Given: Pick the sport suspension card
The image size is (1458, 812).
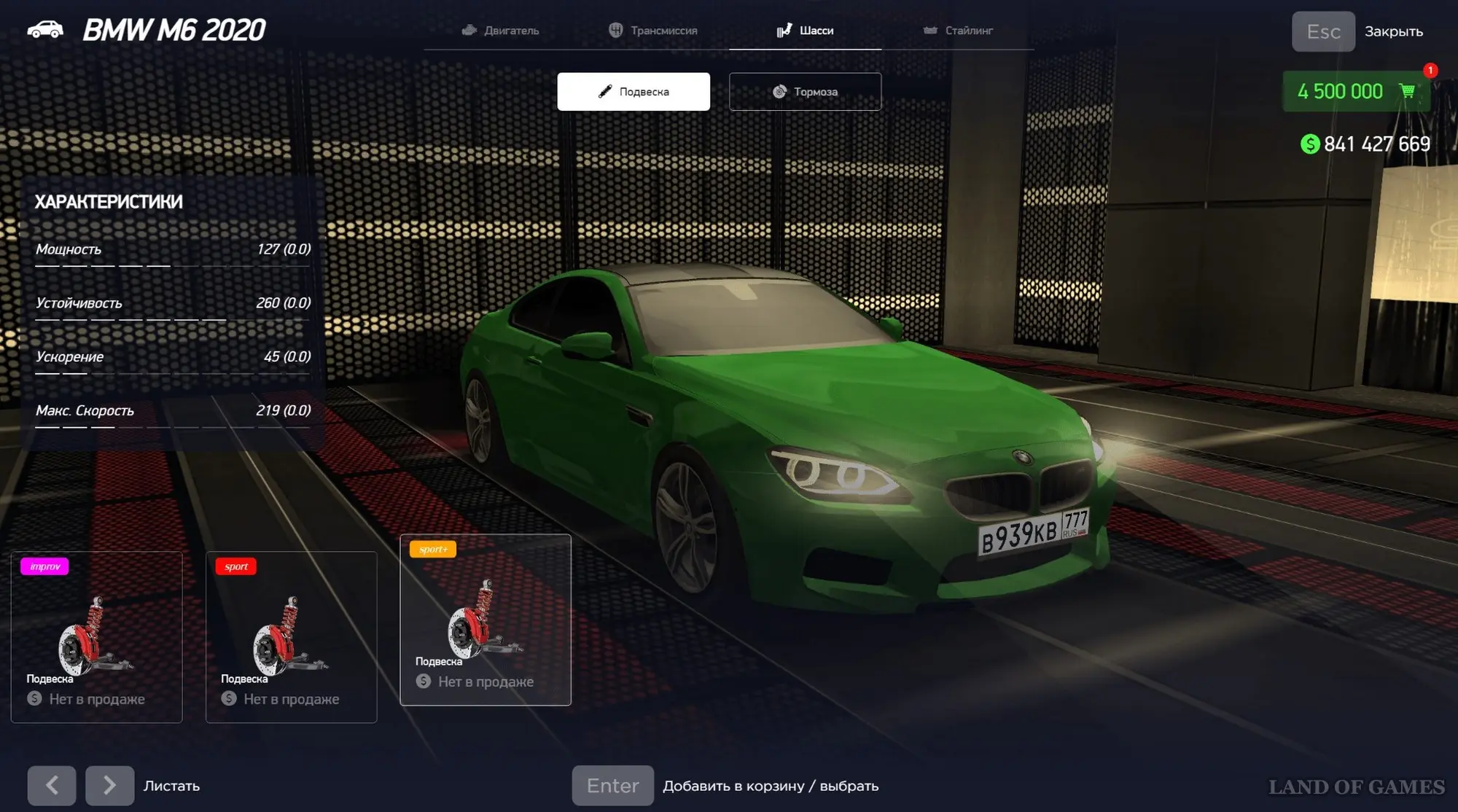Looking at the screenshot, I should (x=291, y=637).
